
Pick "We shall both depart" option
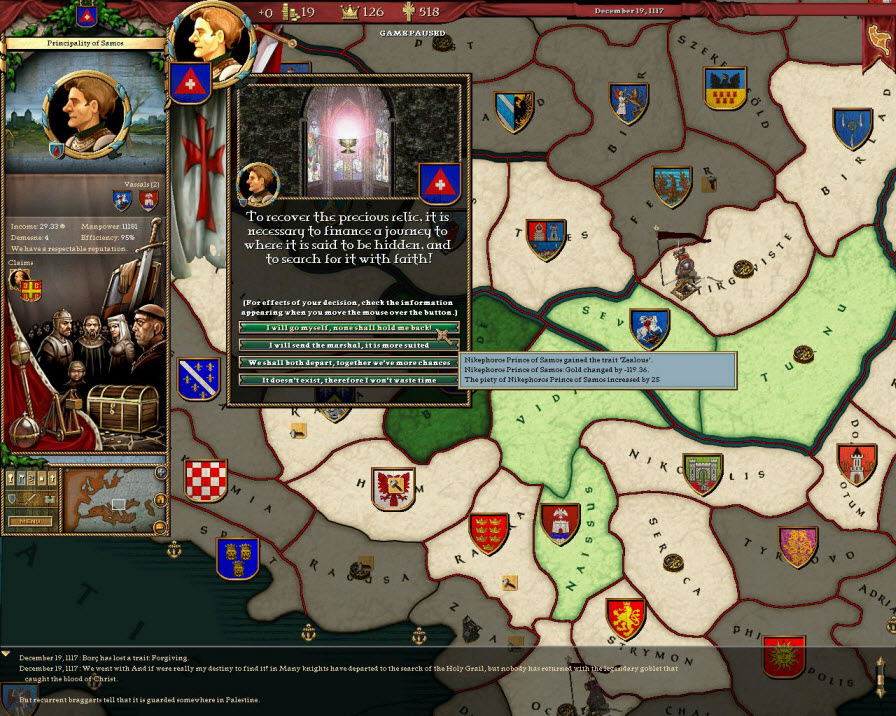click(348, 362)
